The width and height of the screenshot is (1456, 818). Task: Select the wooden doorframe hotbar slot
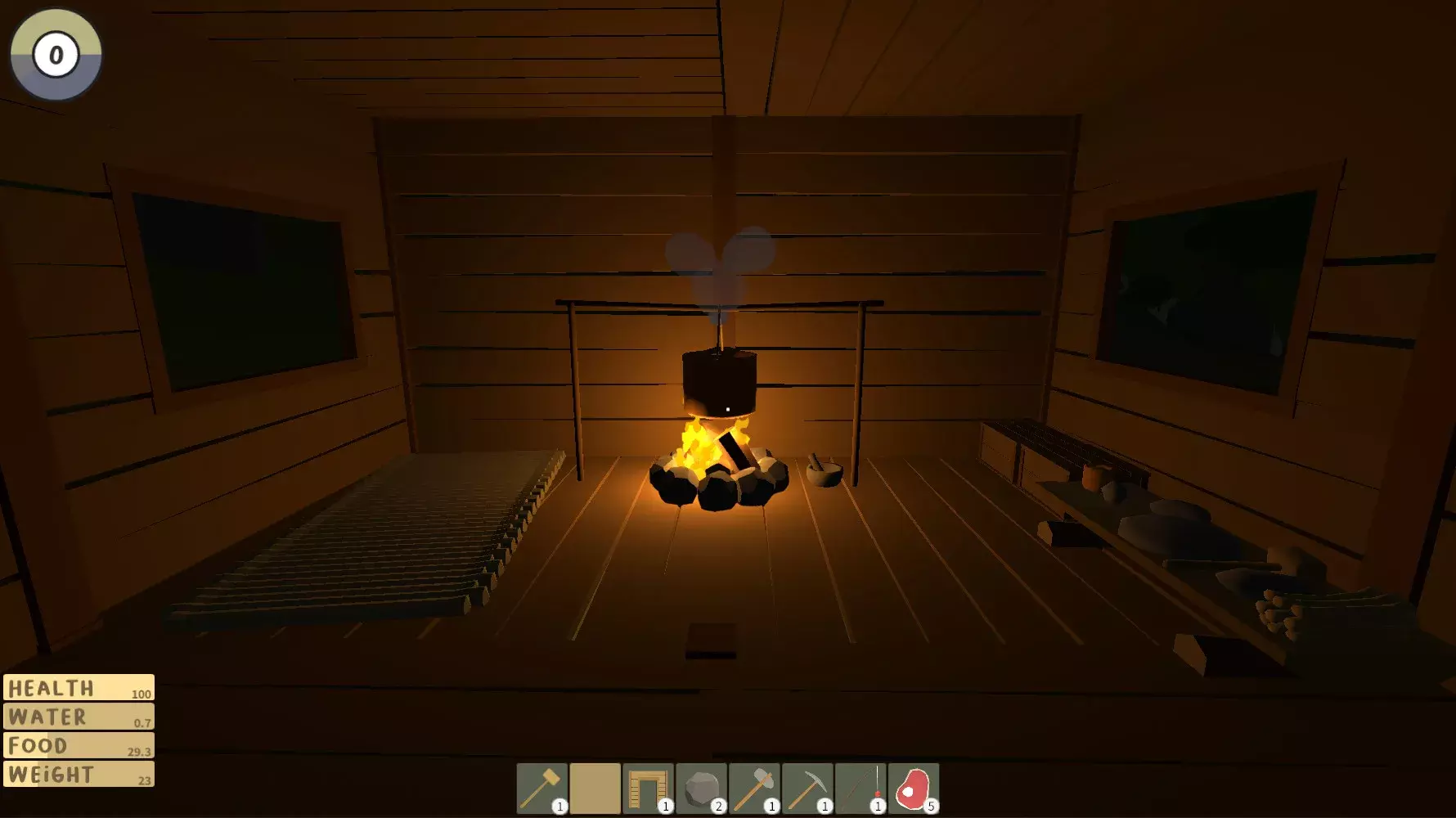[648, 789]
